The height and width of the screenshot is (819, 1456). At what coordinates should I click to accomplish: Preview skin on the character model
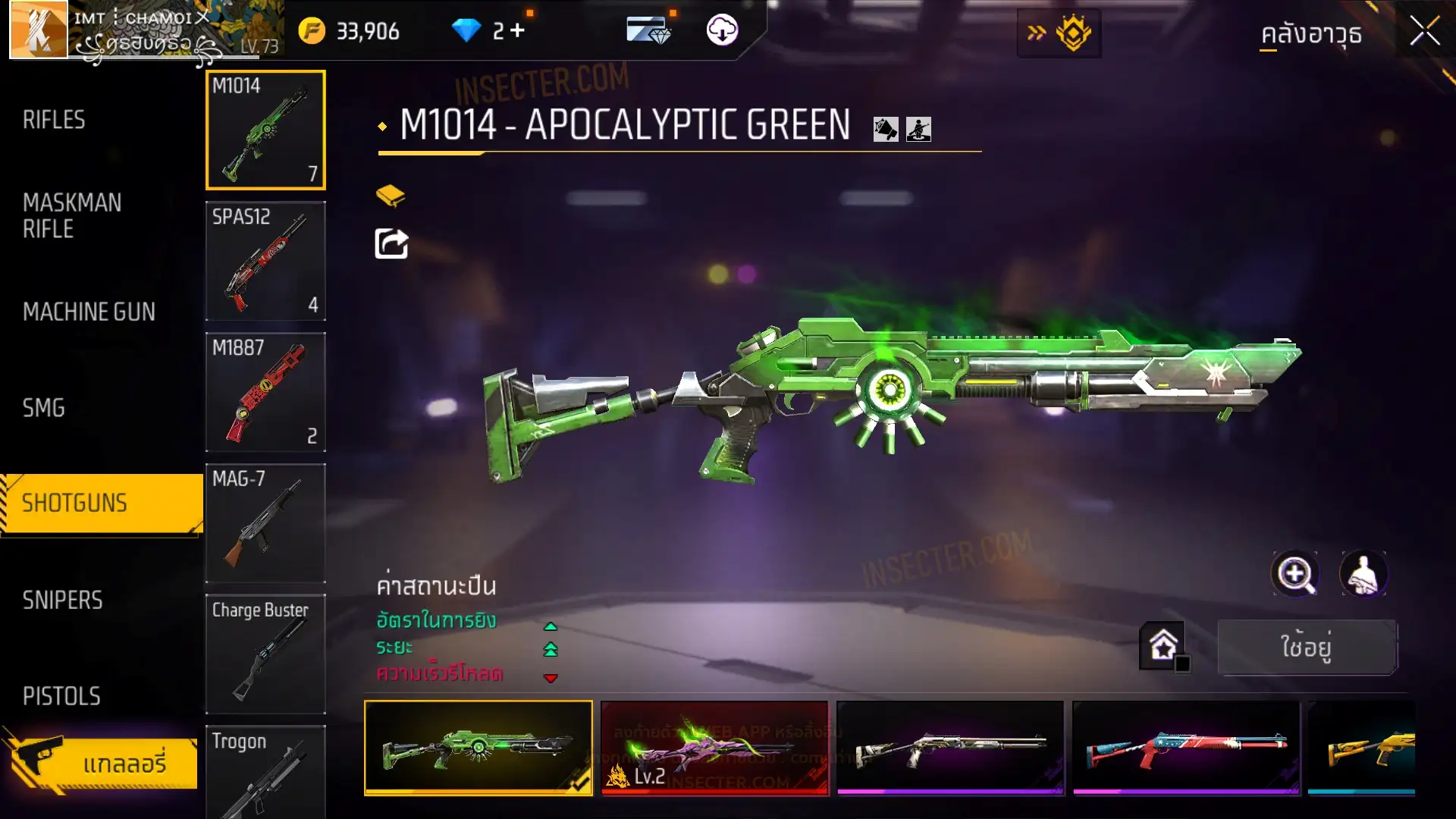pyautogui.click(x=1363, y=574)
